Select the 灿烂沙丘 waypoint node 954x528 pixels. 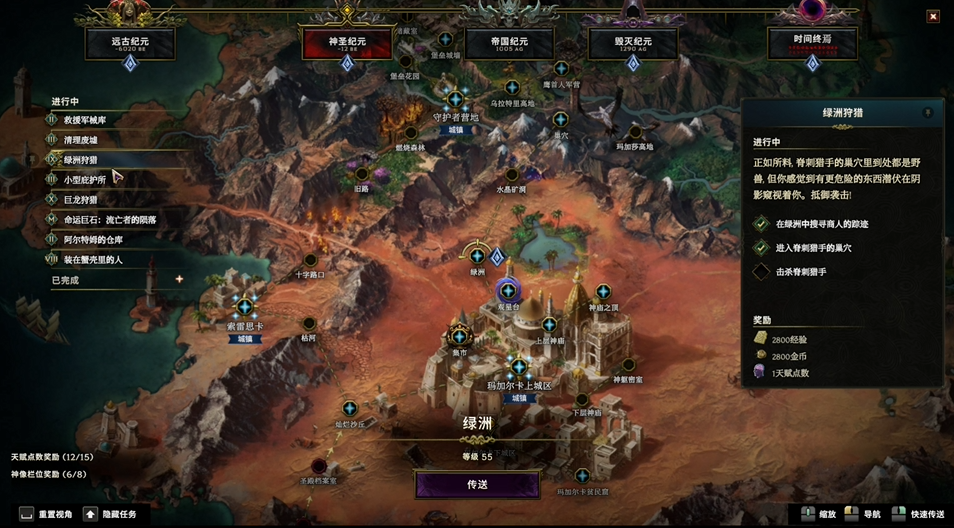pos(349,408)
